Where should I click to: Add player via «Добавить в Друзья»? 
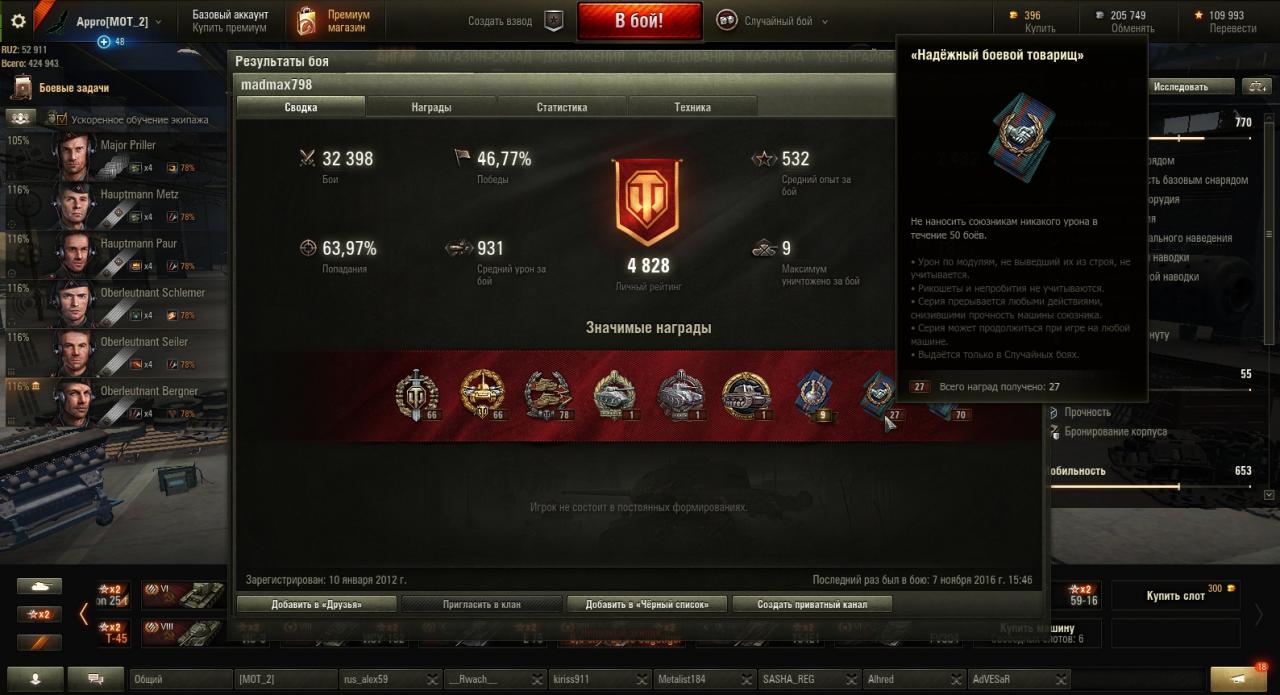tap(316, 604)
